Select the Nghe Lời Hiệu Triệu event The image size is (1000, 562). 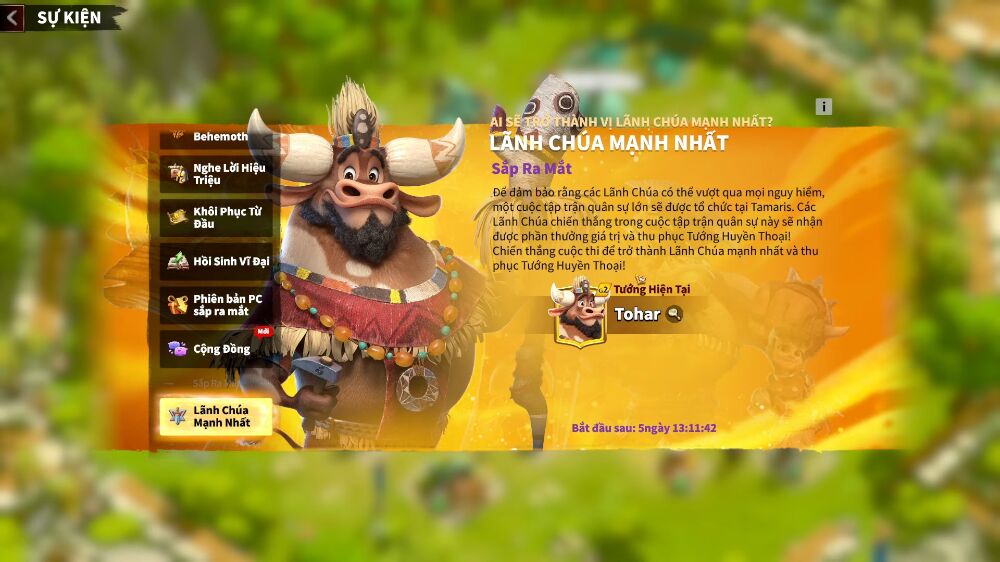[215, 174]
